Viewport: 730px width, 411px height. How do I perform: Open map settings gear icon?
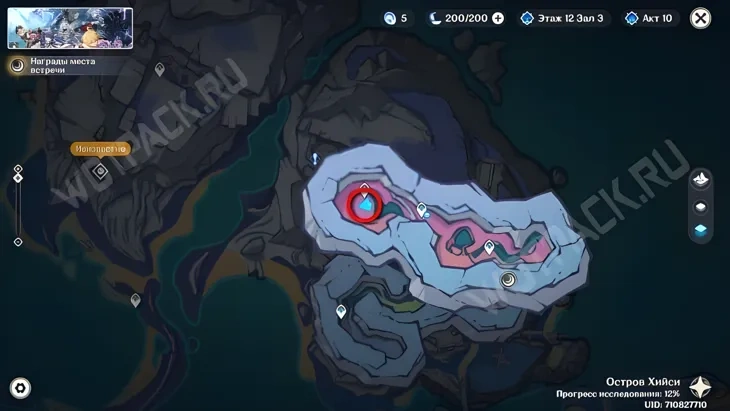(x=20, y=388)
